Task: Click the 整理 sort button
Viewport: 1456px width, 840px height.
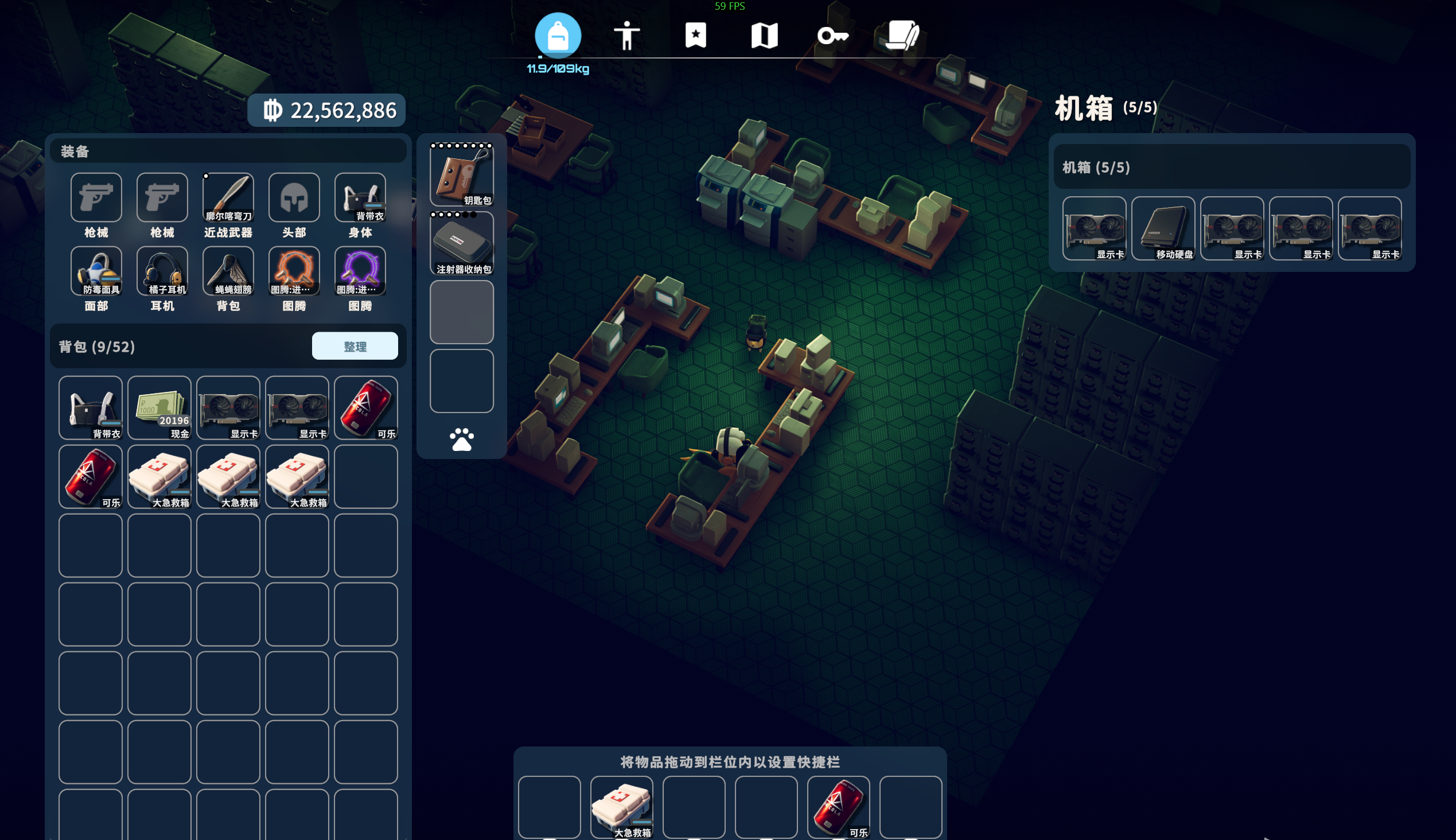Action: [x=354, y=346]
